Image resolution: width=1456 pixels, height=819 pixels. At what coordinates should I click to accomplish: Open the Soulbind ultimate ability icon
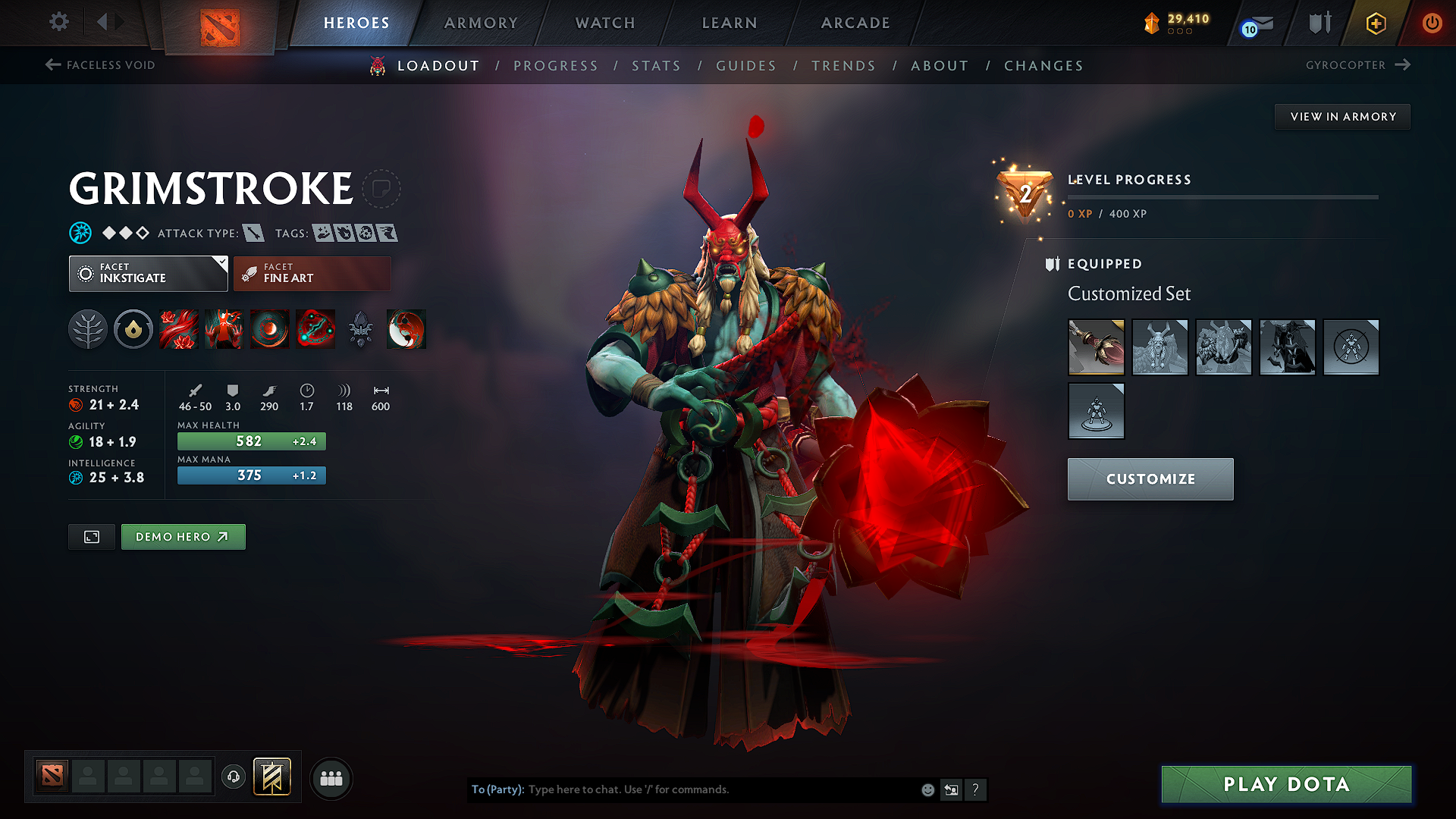point(315,329)
